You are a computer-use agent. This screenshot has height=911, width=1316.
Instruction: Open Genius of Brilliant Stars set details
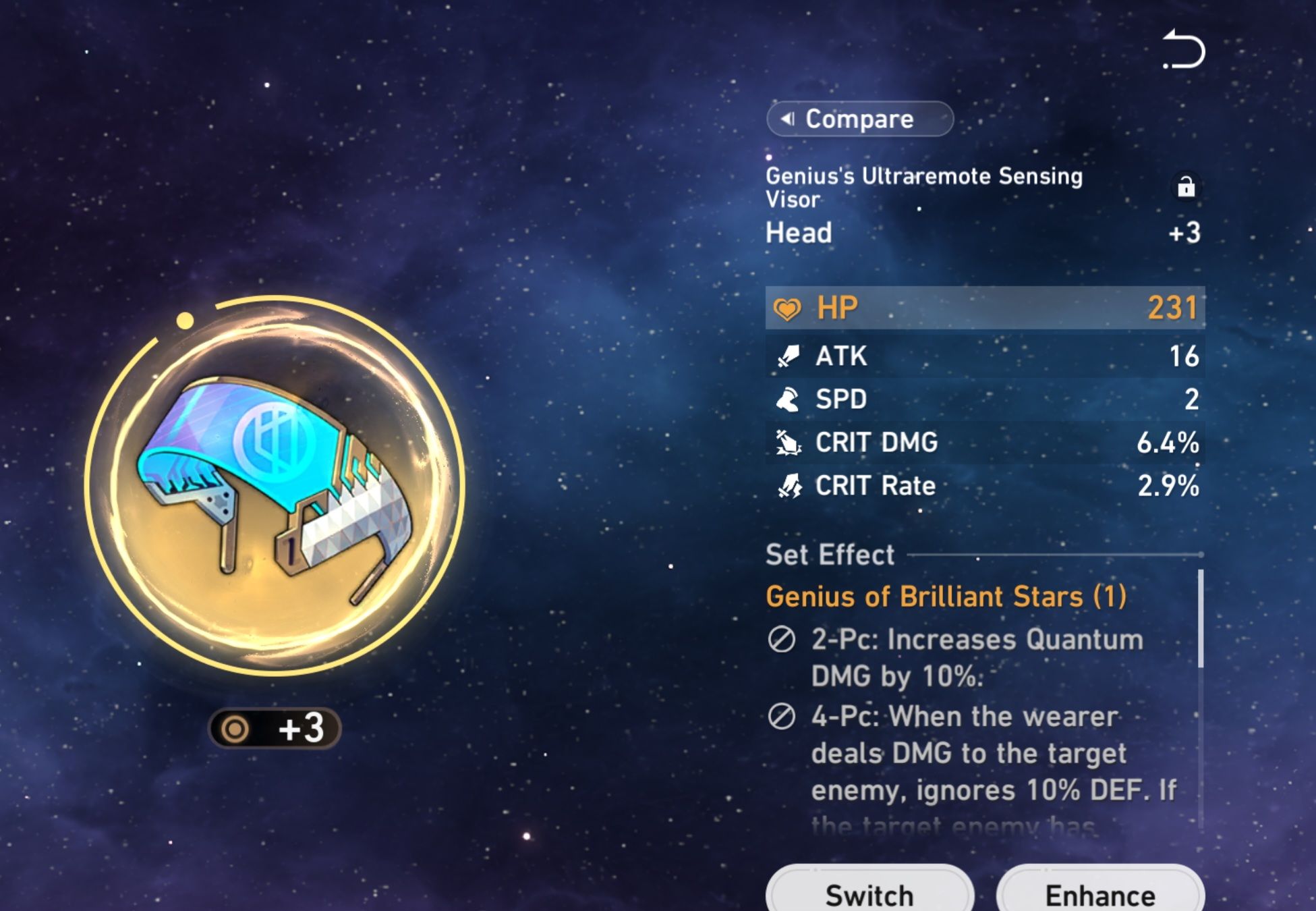tap(944, 597)
